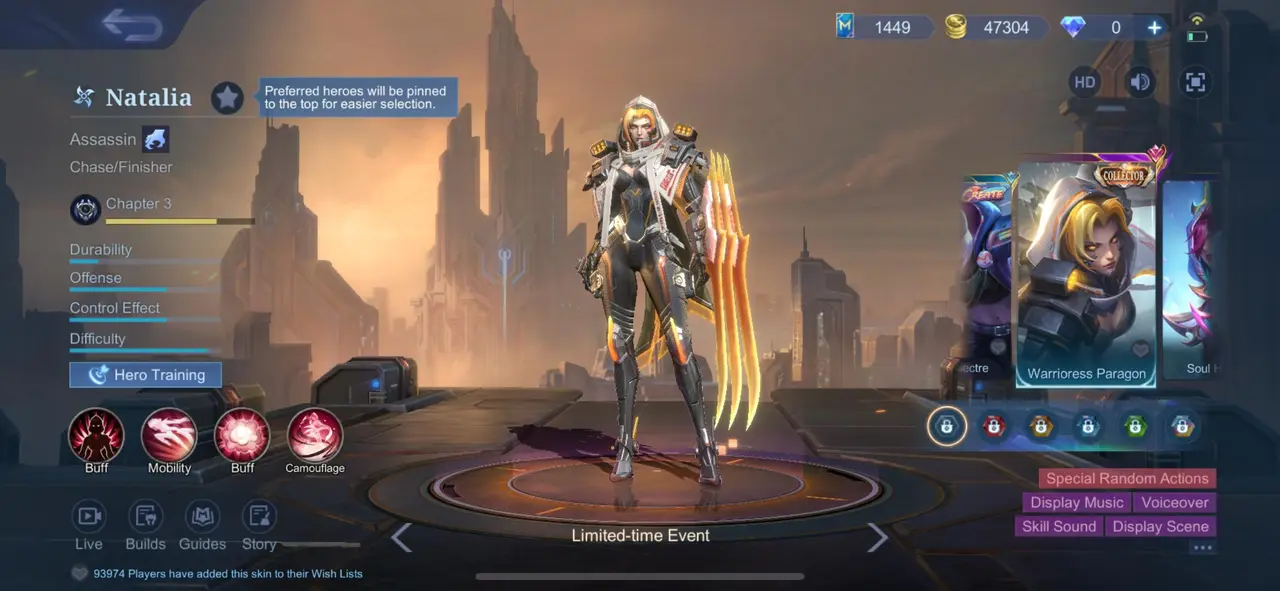Choose the Display Music tag
Screen dimensions: 1280x591
coord(1076,502)
